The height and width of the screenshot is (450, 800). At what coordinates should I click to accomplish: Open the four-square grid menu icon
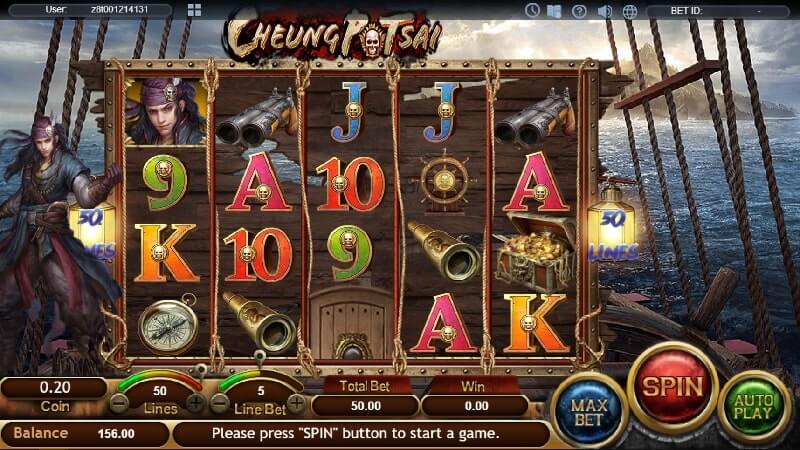[x=194, y=11]
